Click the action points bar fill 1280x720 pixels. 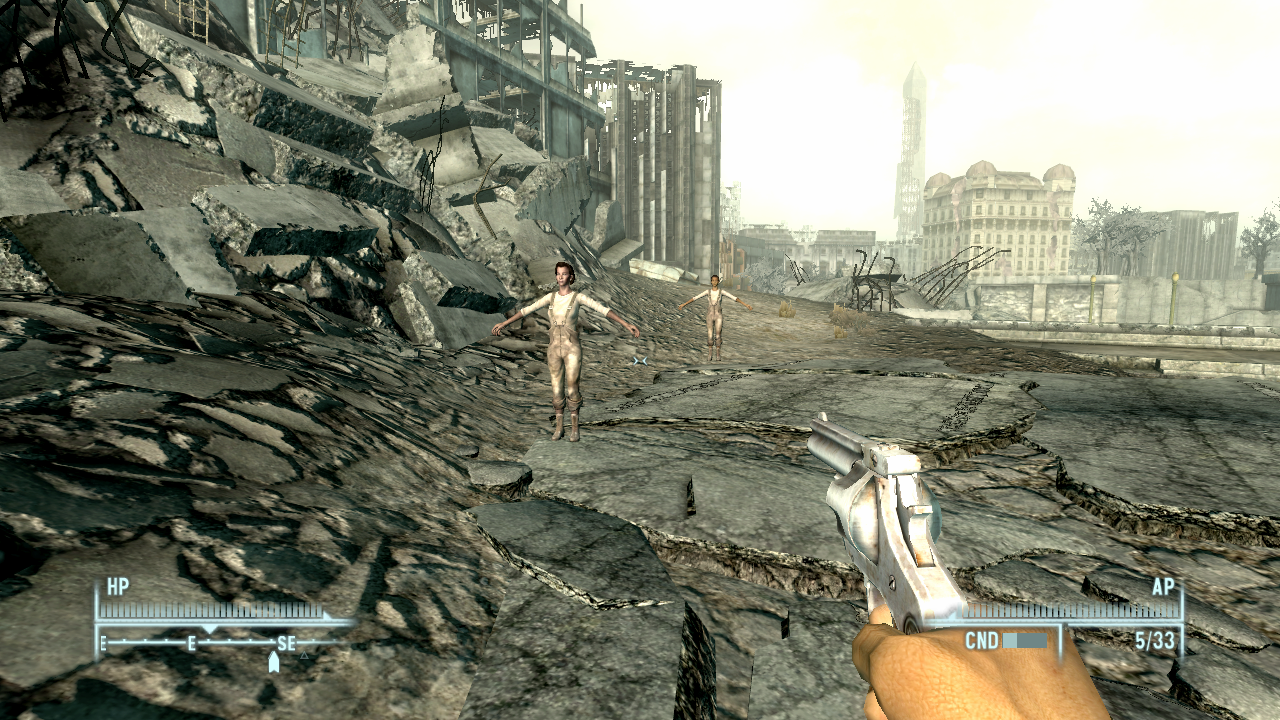[1070, 609]
